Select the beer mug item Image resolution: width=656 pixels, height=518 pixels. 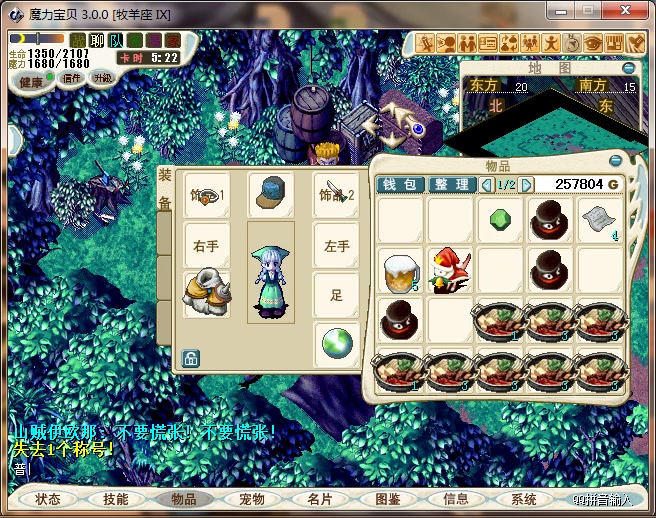coord(400,271)
